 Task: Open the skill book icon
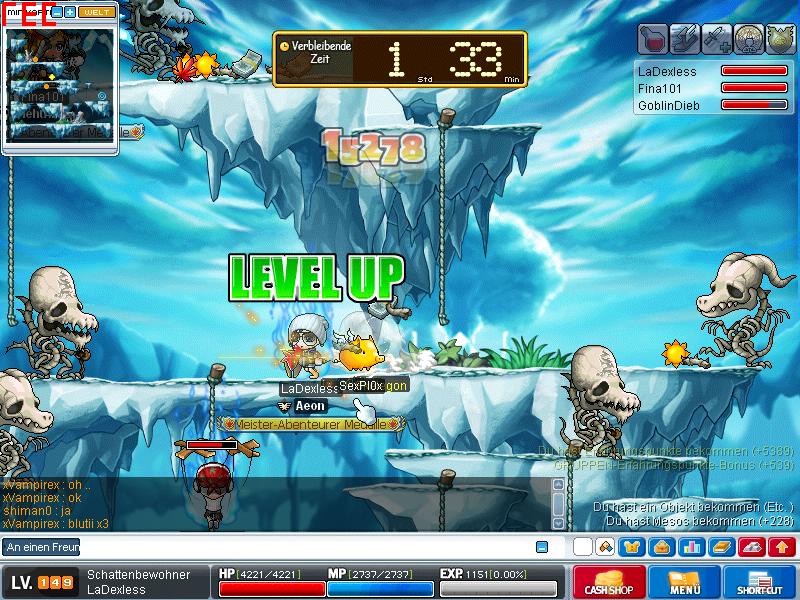coord(721,547)
